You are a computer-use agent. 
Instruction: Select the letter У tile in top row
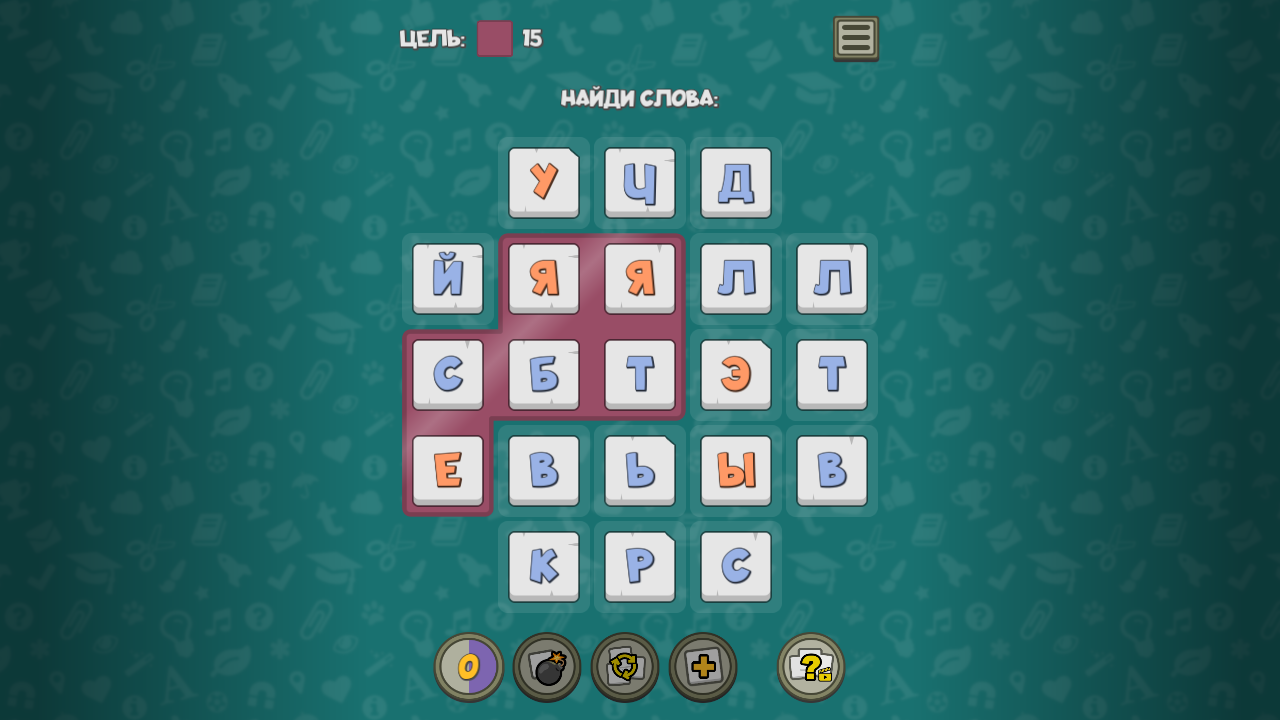point(544,182)
